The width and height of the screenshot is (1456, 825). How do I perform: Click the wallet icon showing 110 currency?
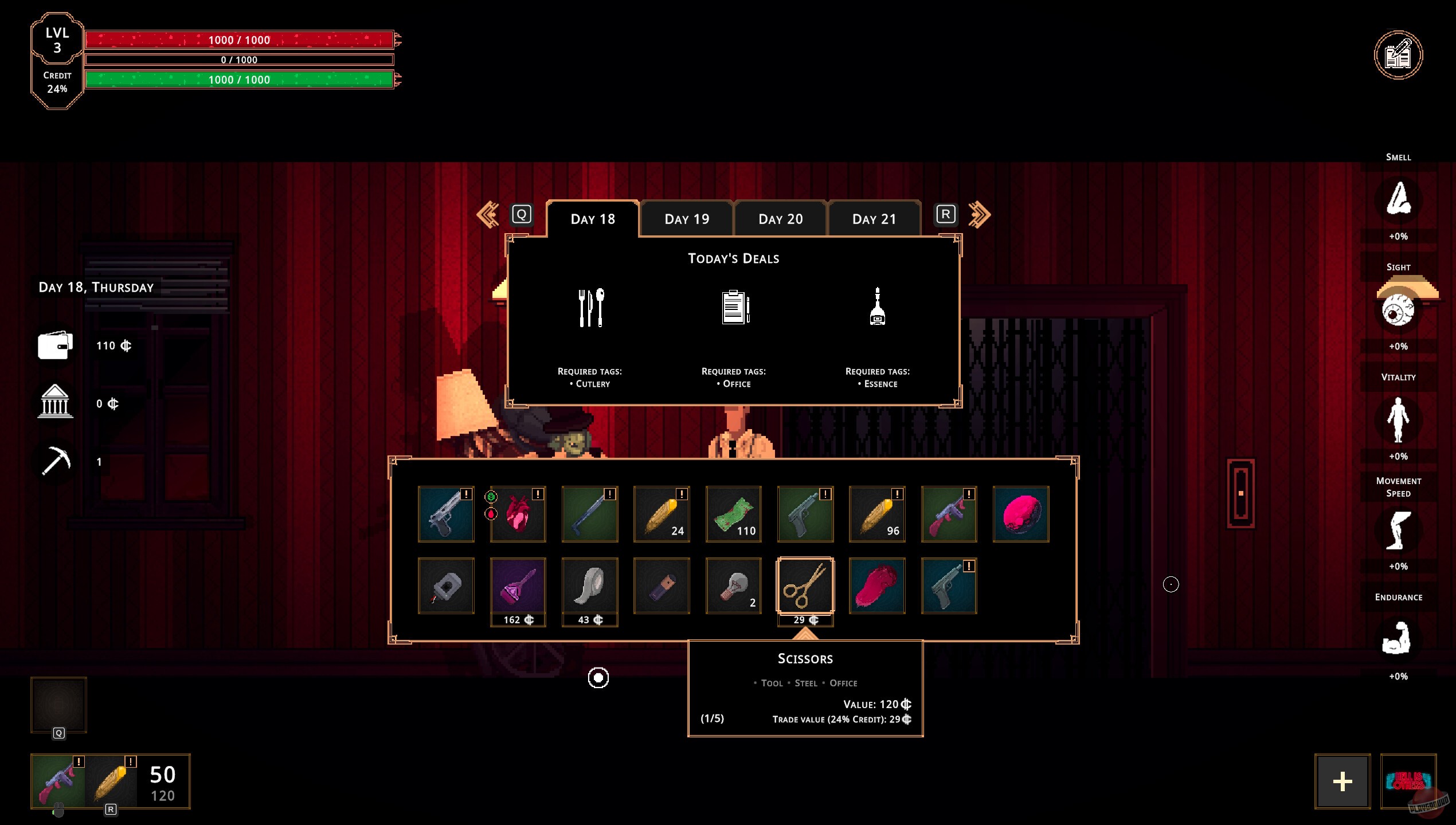[56, 345]
